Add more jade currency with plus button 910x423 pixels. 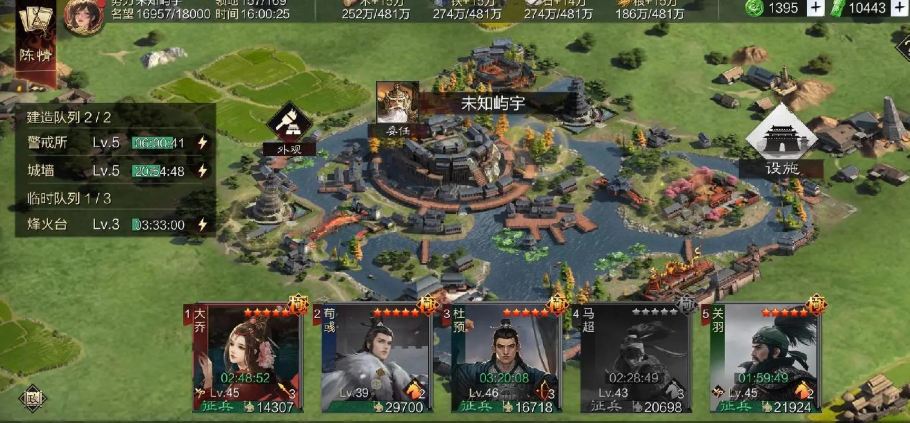816,8
